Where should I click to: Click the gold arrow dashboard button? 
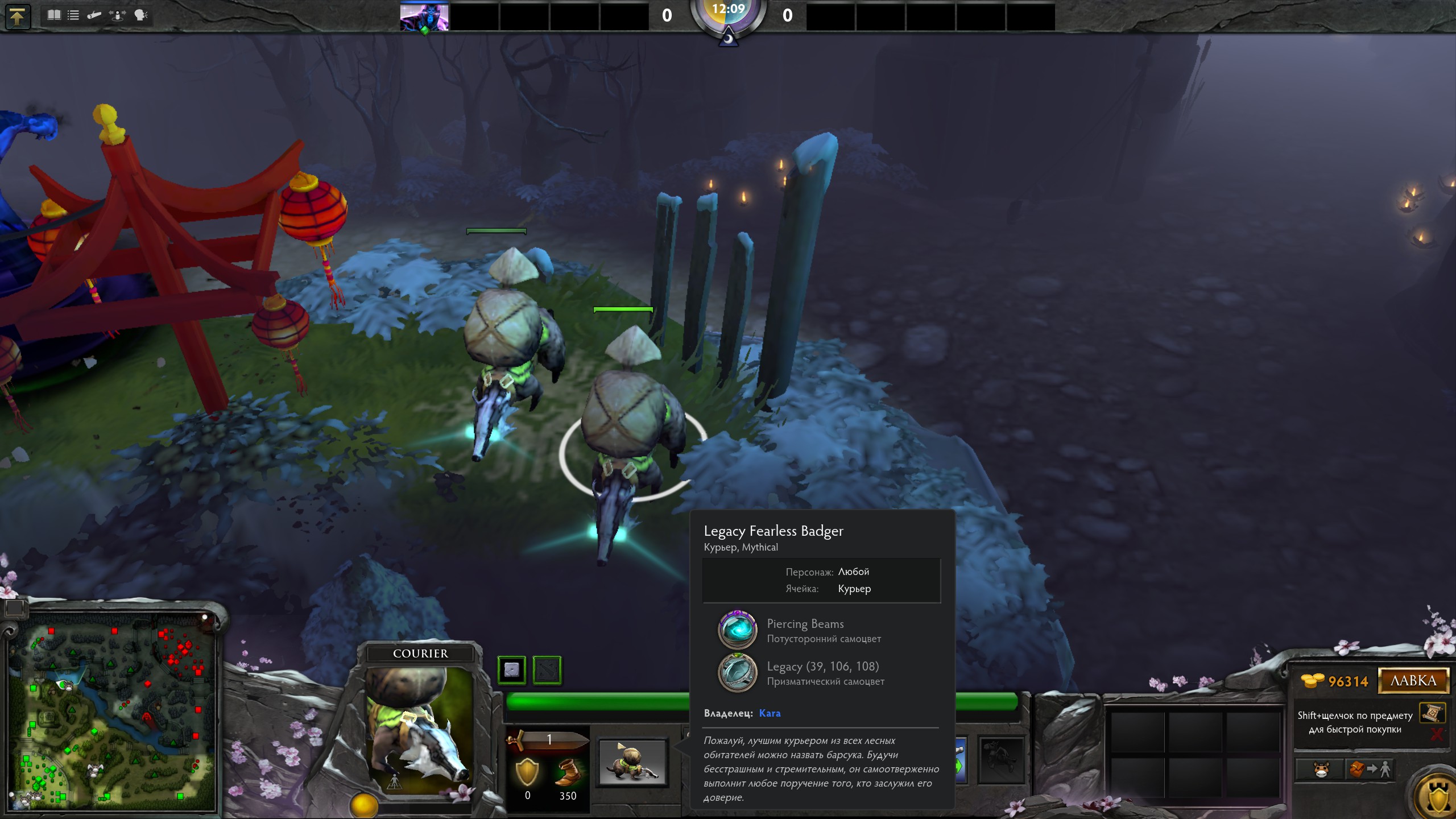(x=17, y=16)
